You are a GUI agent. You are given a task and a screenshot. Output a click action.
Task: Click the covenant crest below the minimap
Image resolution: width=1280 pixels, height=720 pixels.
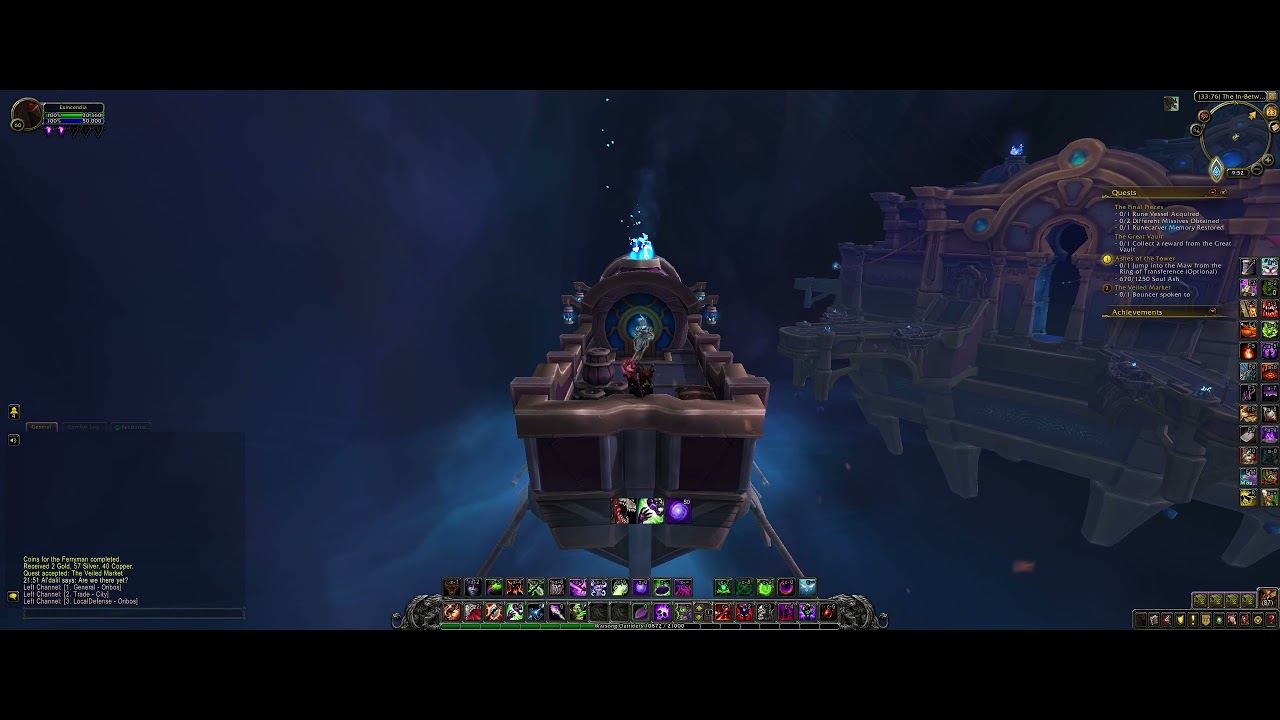pyautogui.click(x=1217, y=169)
